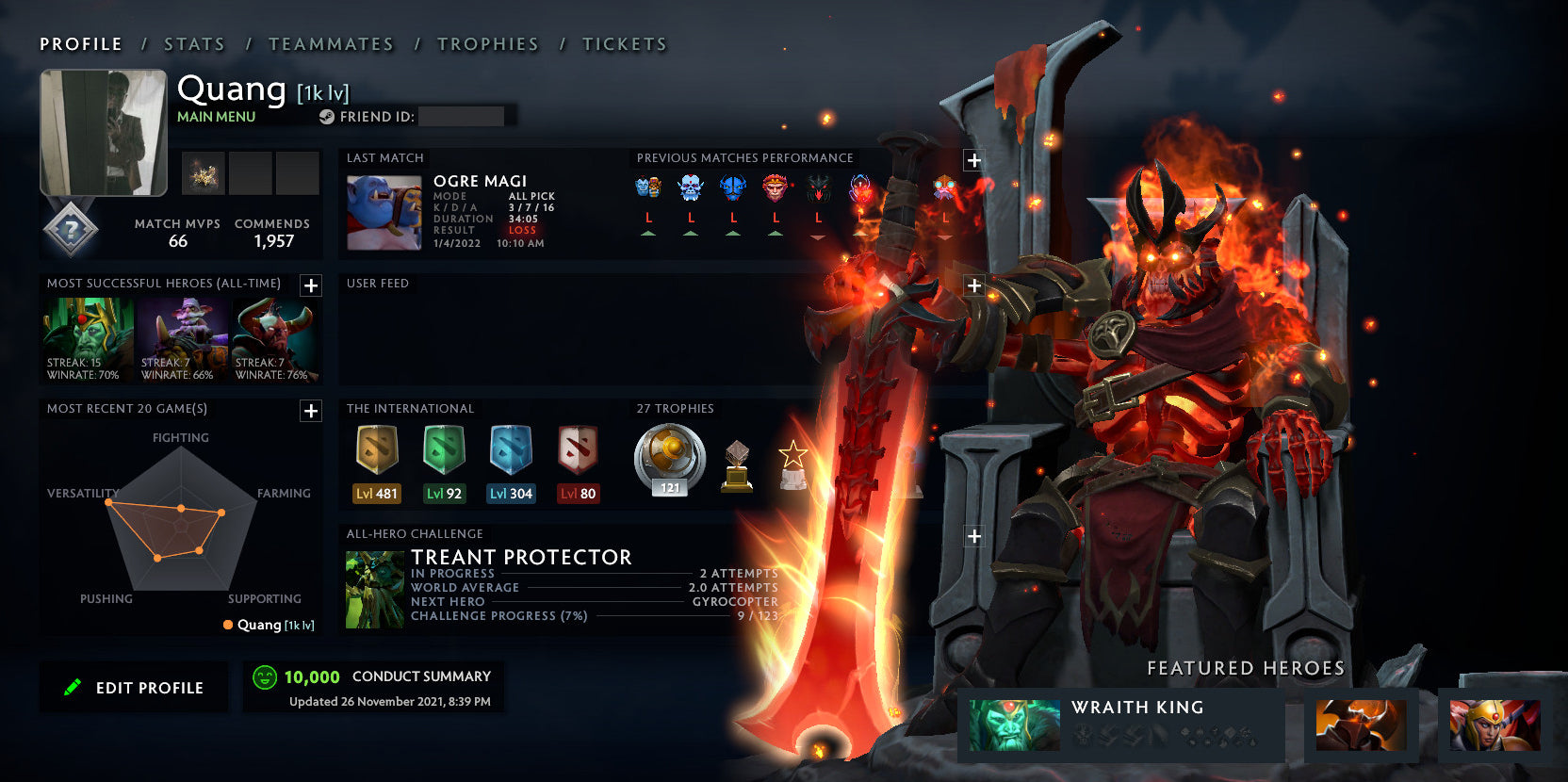Expand Most Successful Heroes with the plus button
The height and width of the screenshot is (782, 1568).
[x=309, y=285]
